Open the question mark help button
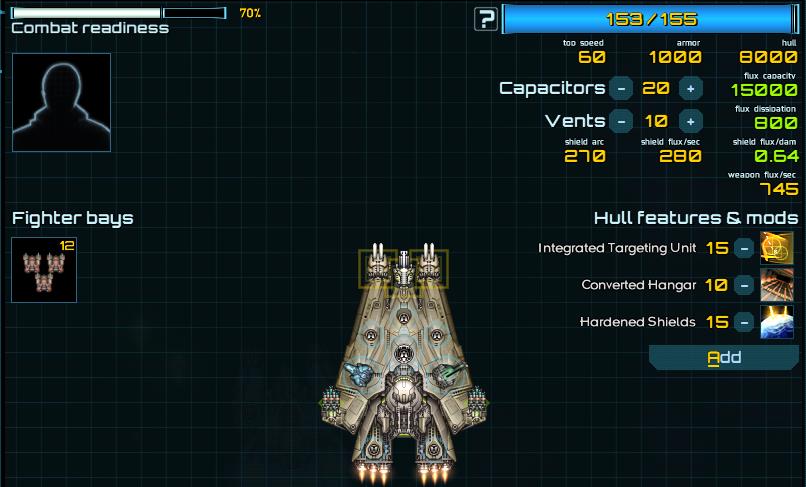806x487 pixels. click(487, 18)
